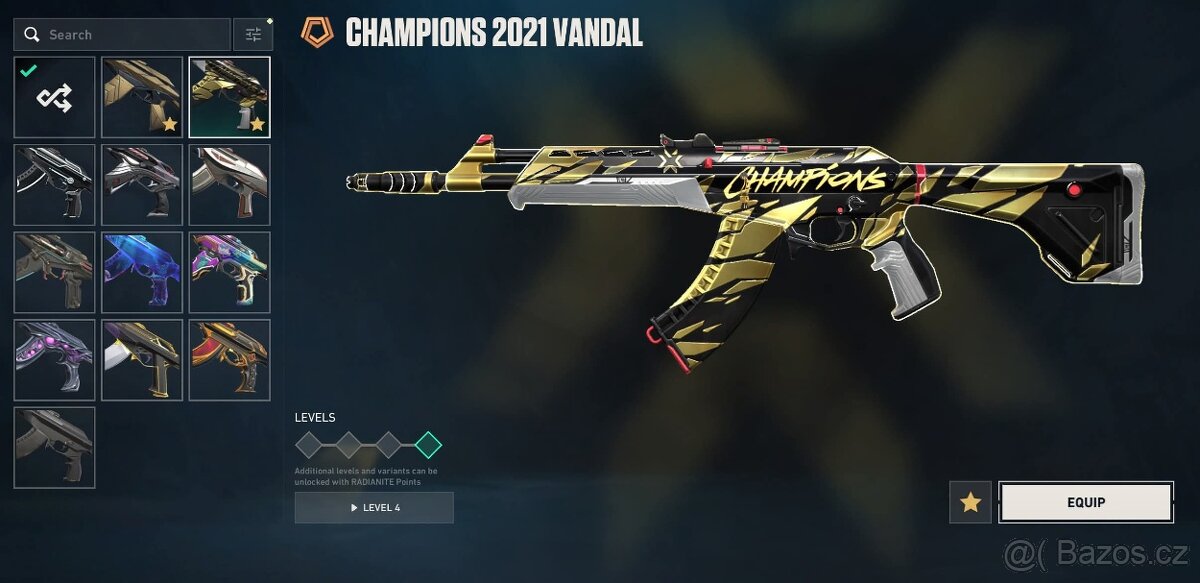
Task: Select the pink and teal Vandal skin
Action: [229, 272]
